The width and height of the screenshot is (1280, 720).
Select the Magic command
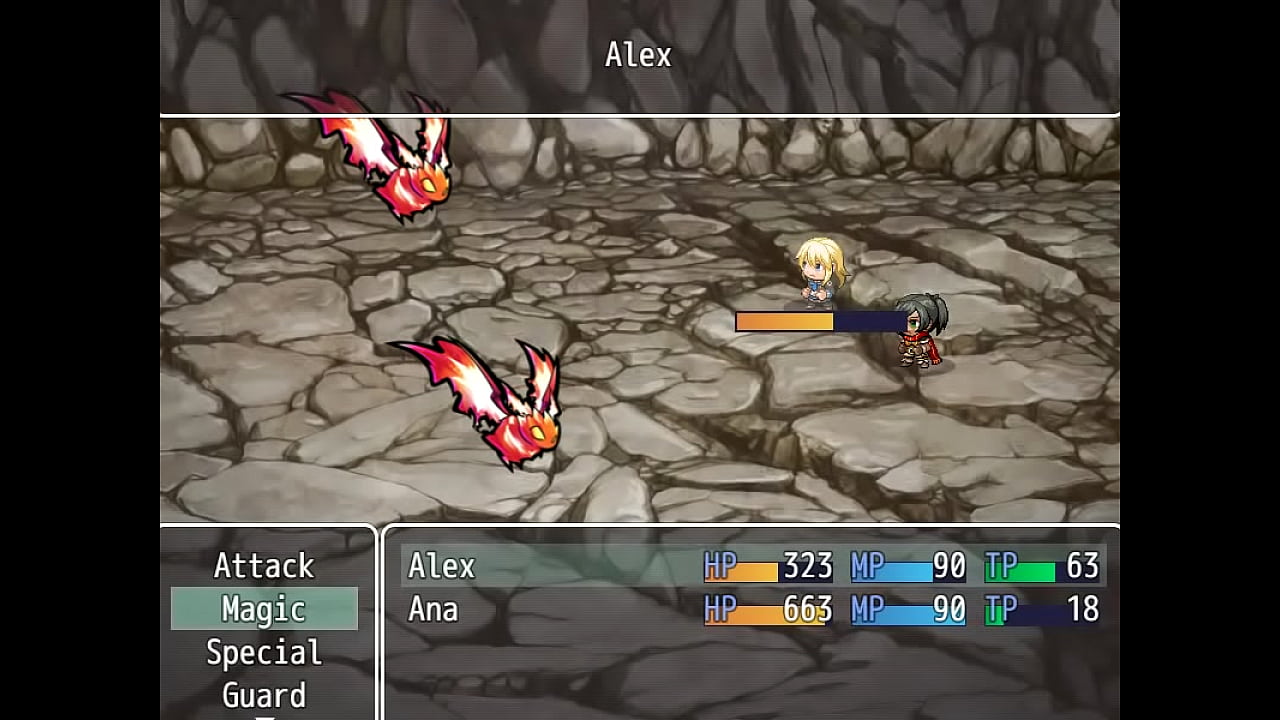(264, 609)
